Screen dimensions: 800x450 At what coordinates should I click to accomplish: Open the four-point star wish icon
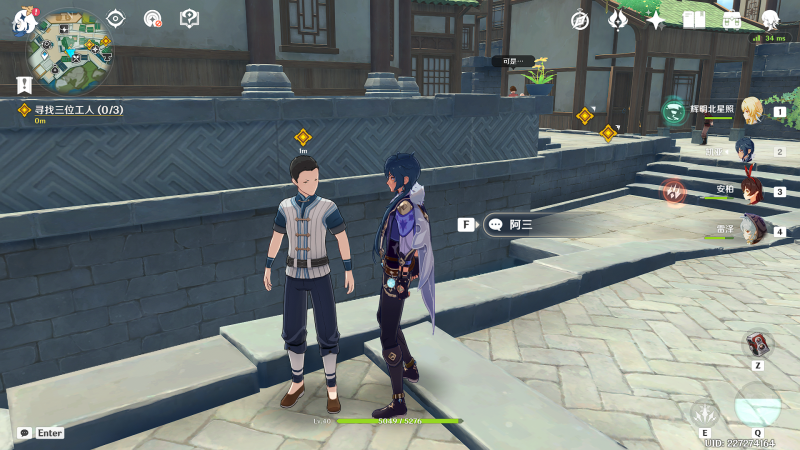pos(656,20)
